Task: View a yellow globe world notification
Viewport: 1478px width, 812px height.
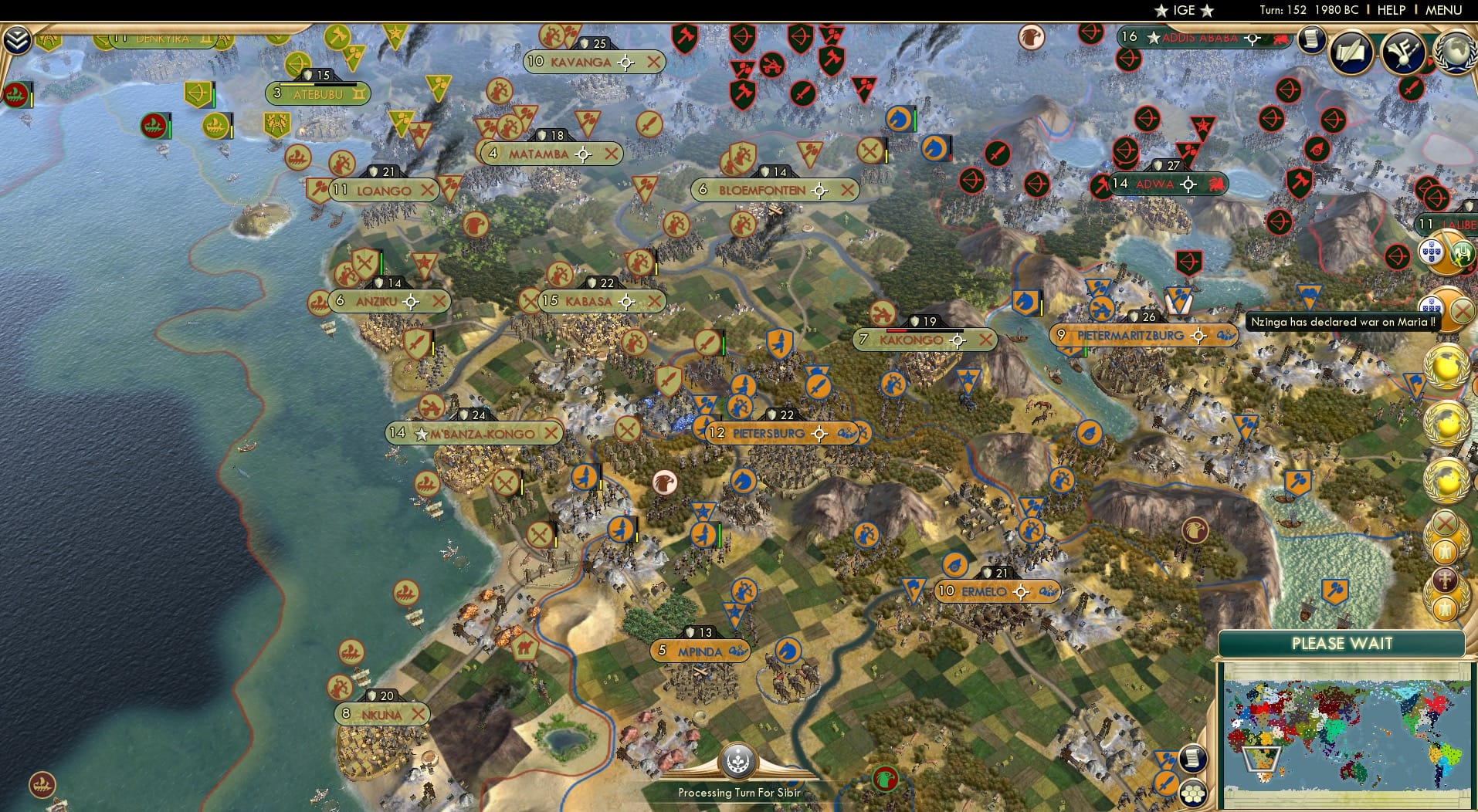Action: [1448, 366]
